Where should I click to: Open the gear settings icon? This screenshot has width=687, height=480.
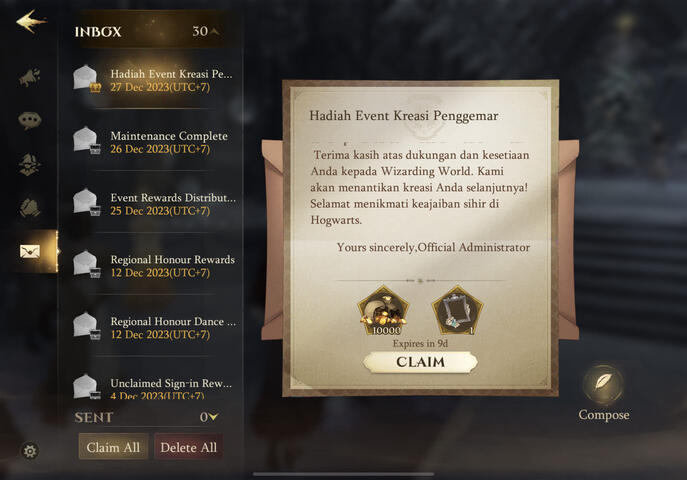click(x=30, y=451)
